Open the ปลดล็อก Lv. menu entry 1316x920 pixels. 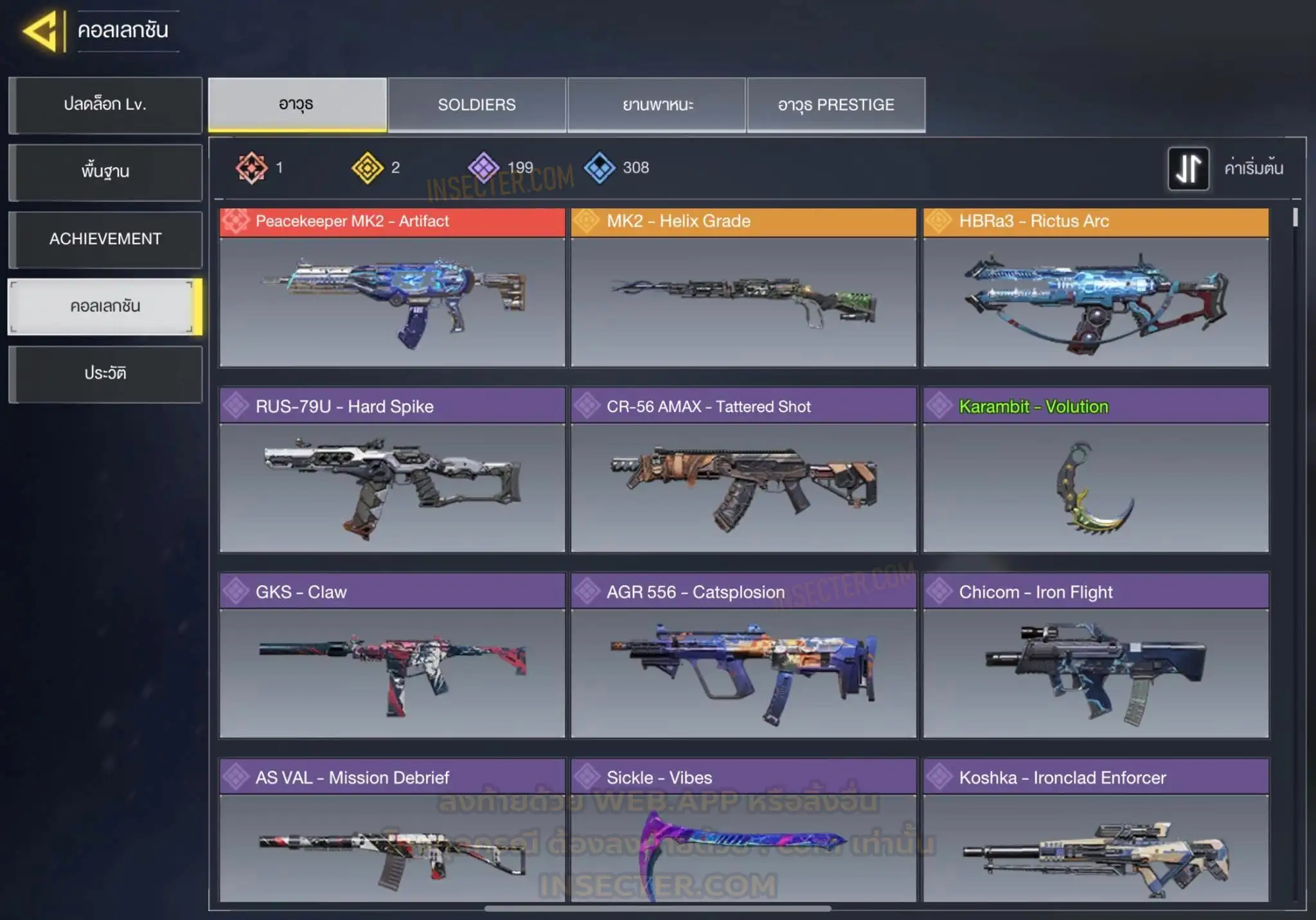(x=105, y=105)
